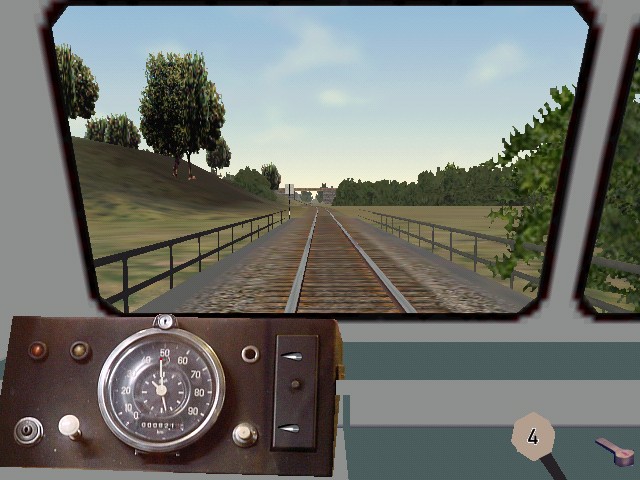Click the speedometer dial
Screen dimensions: 640x480
[x=161, y=388]
